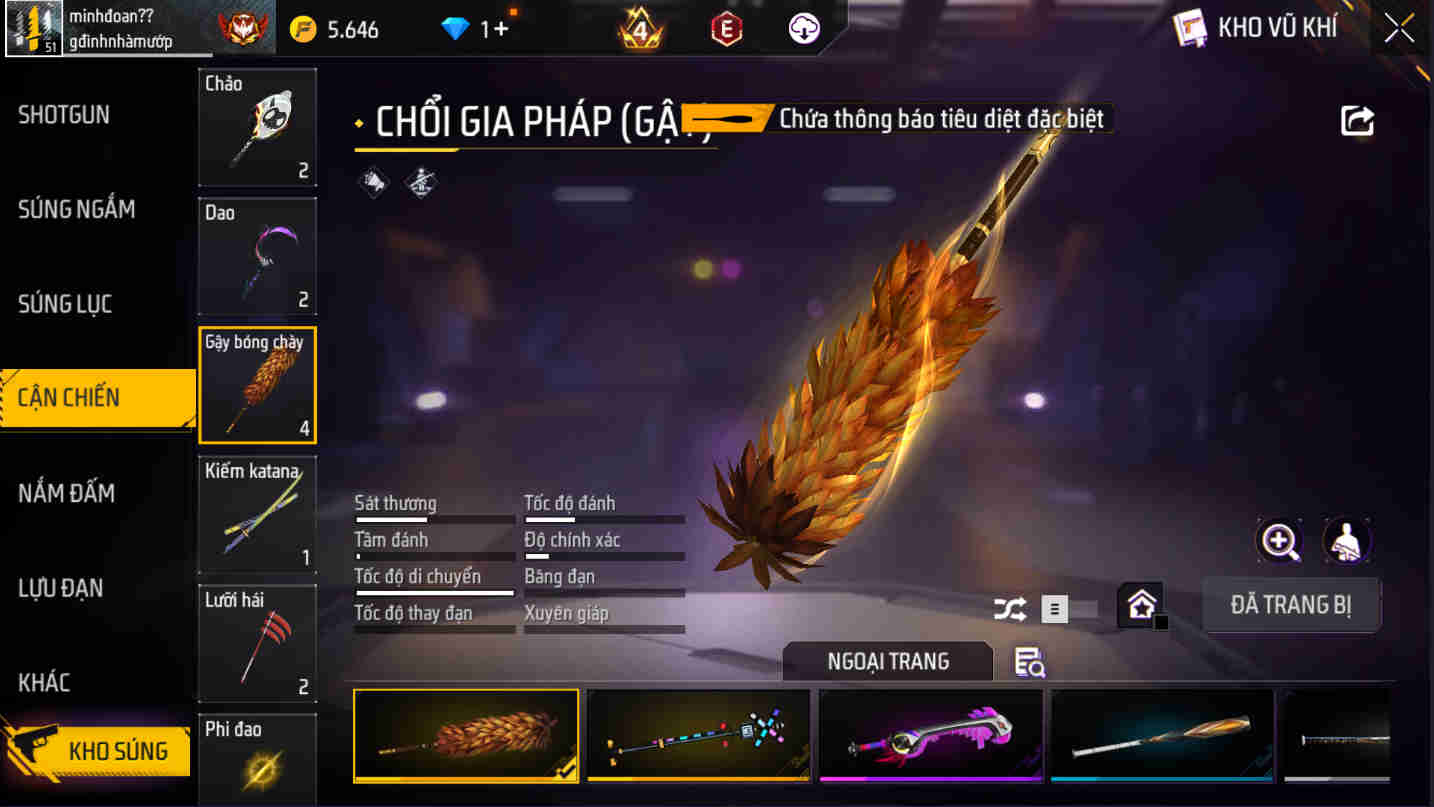The width and height of the screenshot is (1434, 807).
Task: Switch to the NGOẠI TRANG tab
Action: click(886, 661)
